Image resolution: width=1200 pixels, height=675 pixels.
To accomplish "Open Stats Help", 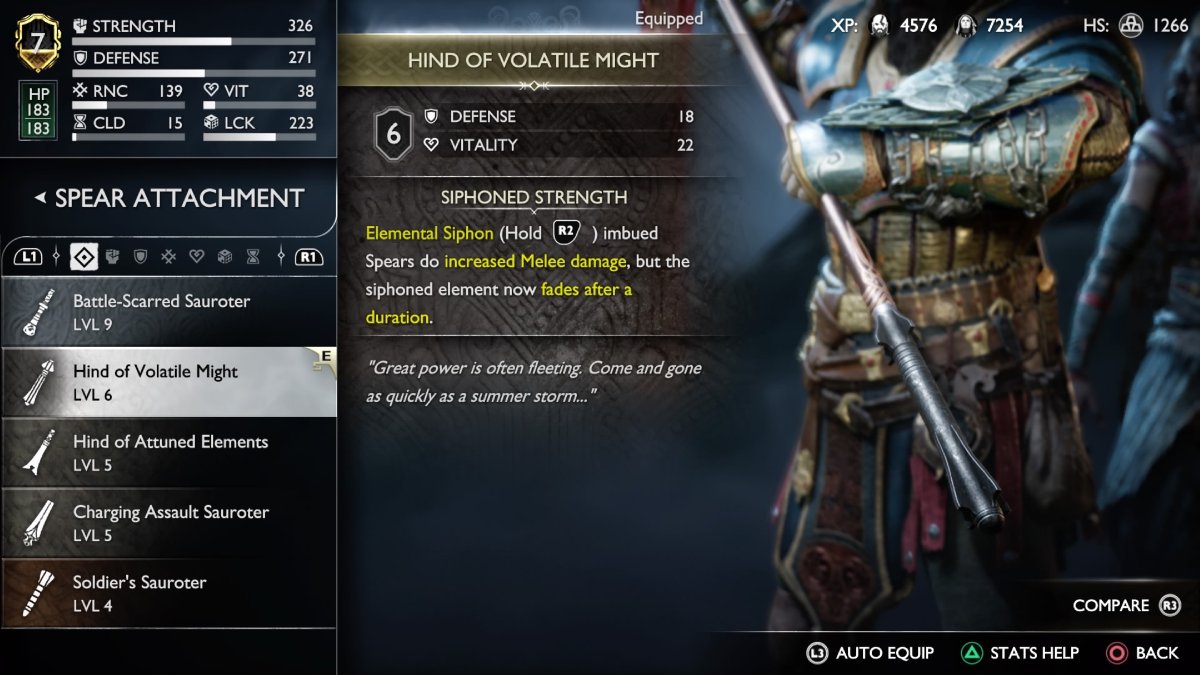I will click(1020, 653).
